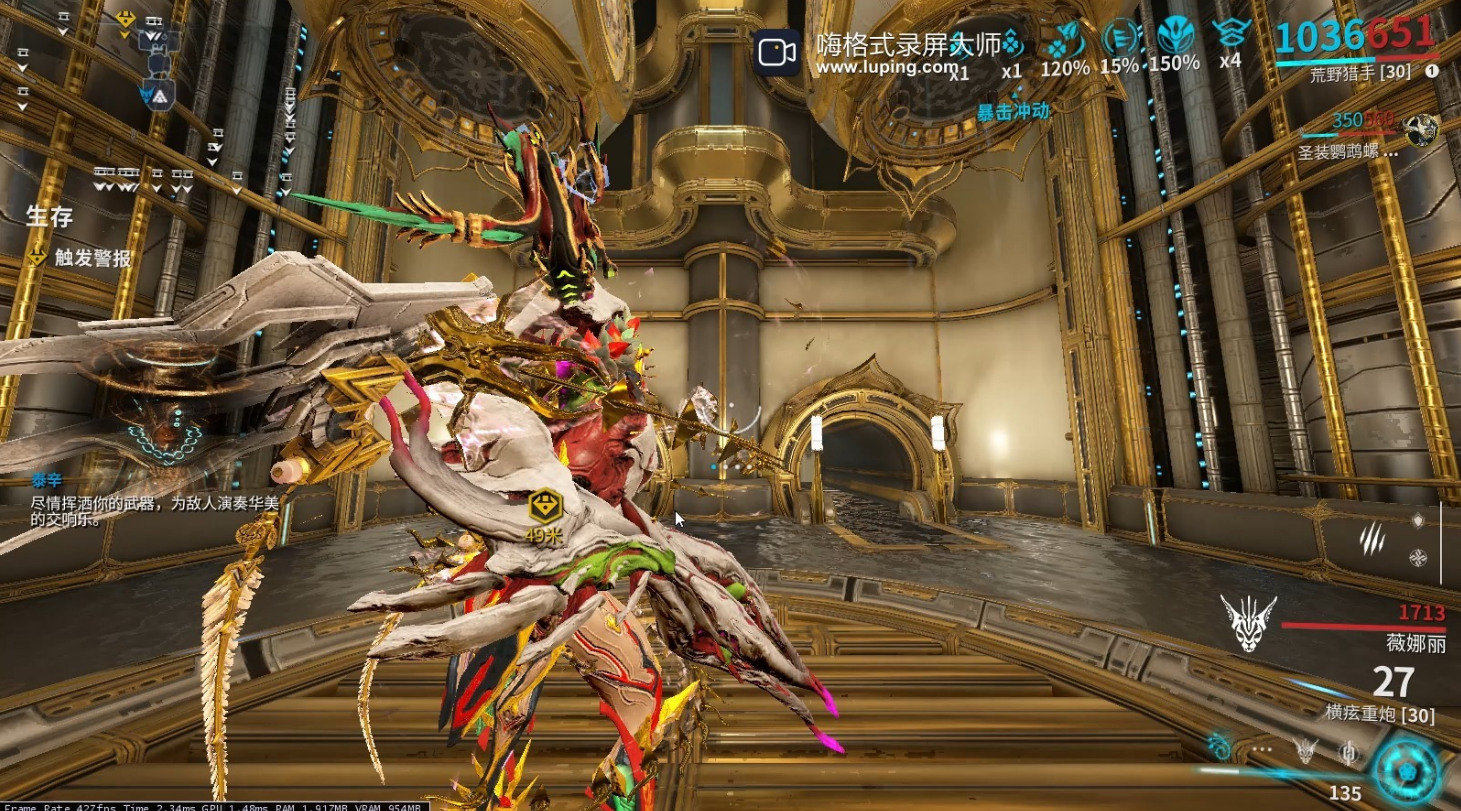
Task: Click the claw-marks melee combo icon
Action: click(1371, 539)
